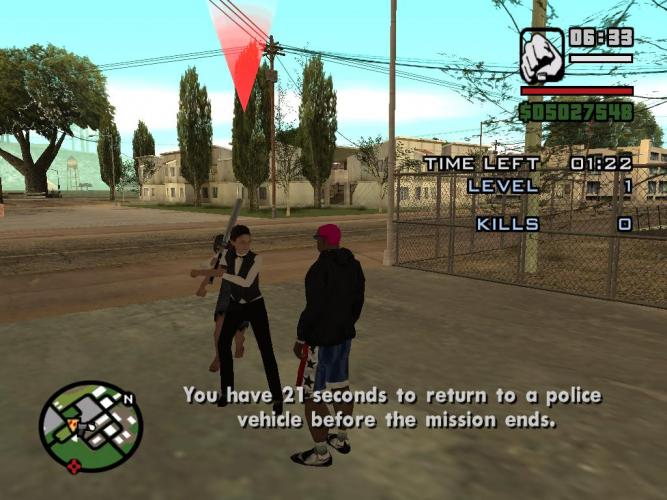Open the circular radar minimap
This screenshot has width=667, height=500.
[x=91, y=426]
